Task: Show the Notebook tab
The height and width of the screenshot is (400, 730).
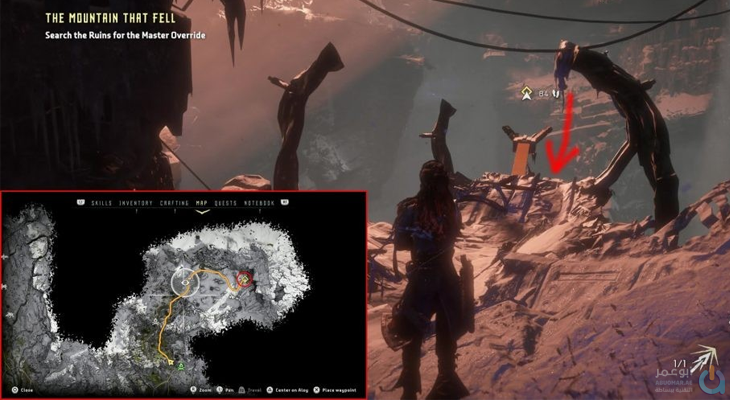Action: 258,203
